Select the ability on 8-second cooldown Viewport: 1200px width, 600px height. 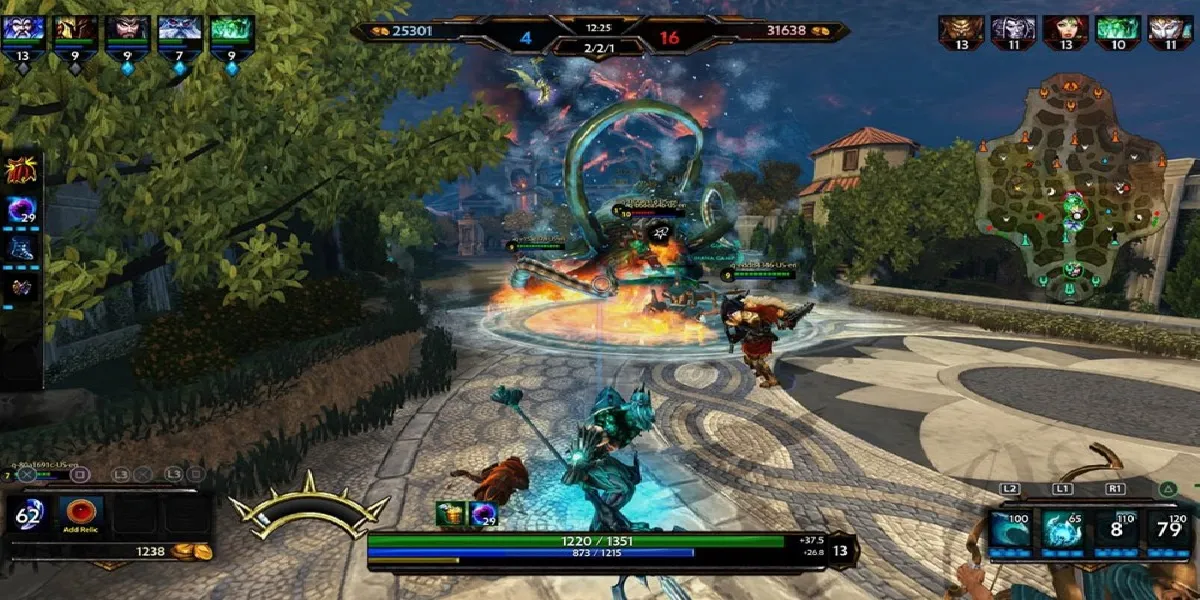[x=1115, y=529]
